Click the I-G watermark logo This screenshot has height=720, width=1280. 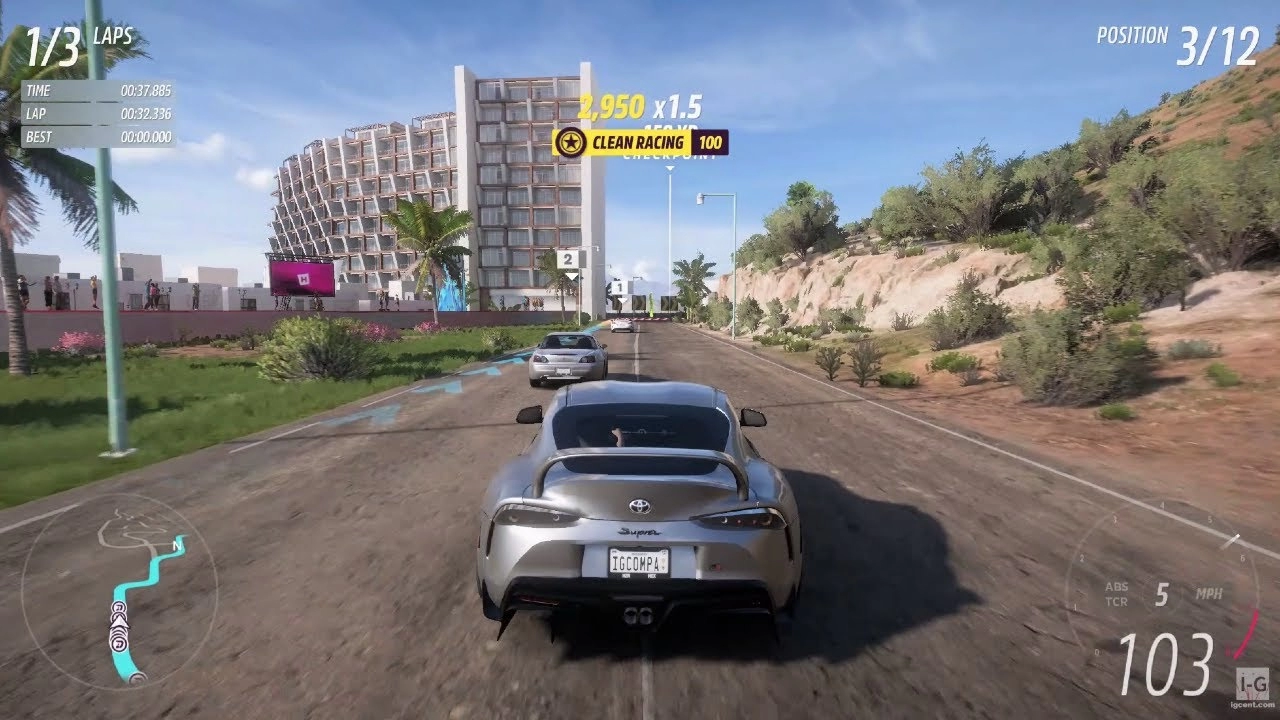1252,682
